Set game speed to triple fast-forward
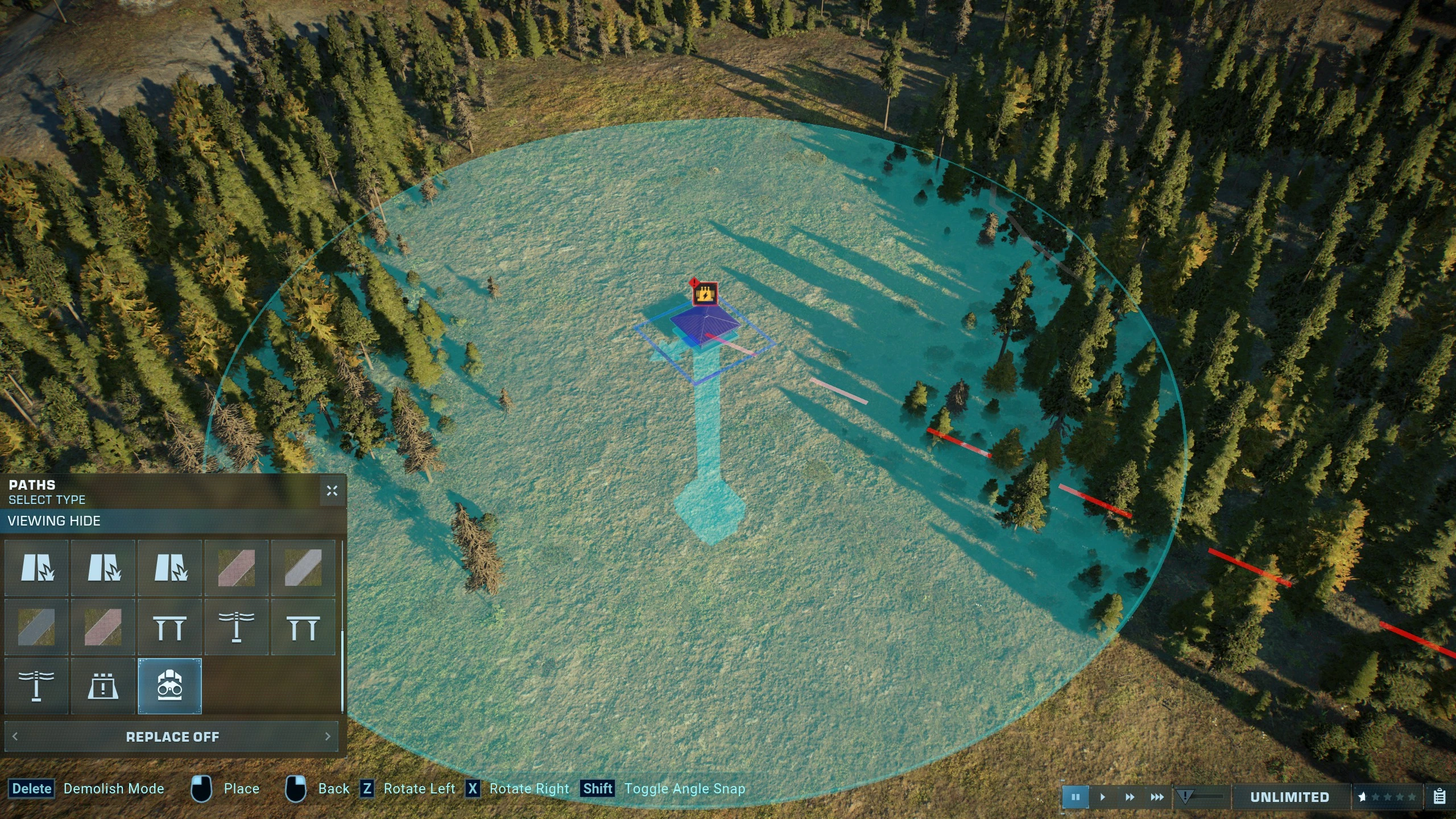 coord(1157,797)
